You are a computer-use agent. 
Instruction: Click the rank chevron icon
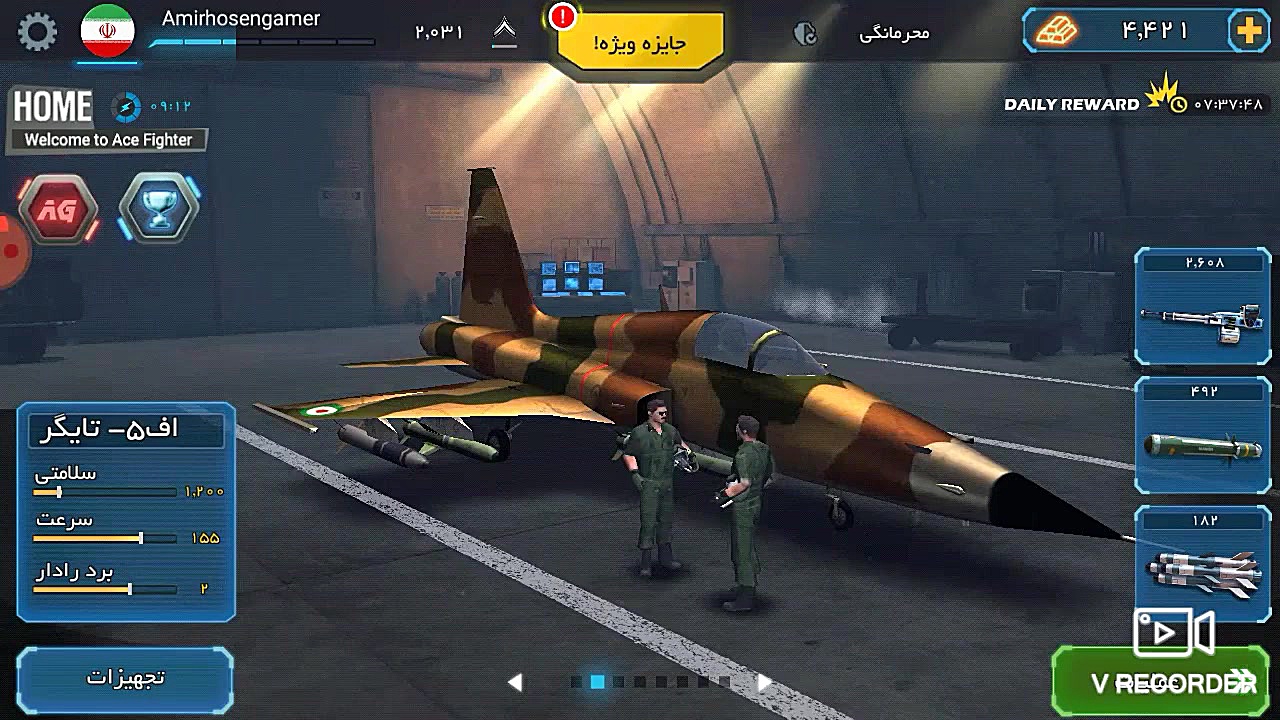coord(505,33)
